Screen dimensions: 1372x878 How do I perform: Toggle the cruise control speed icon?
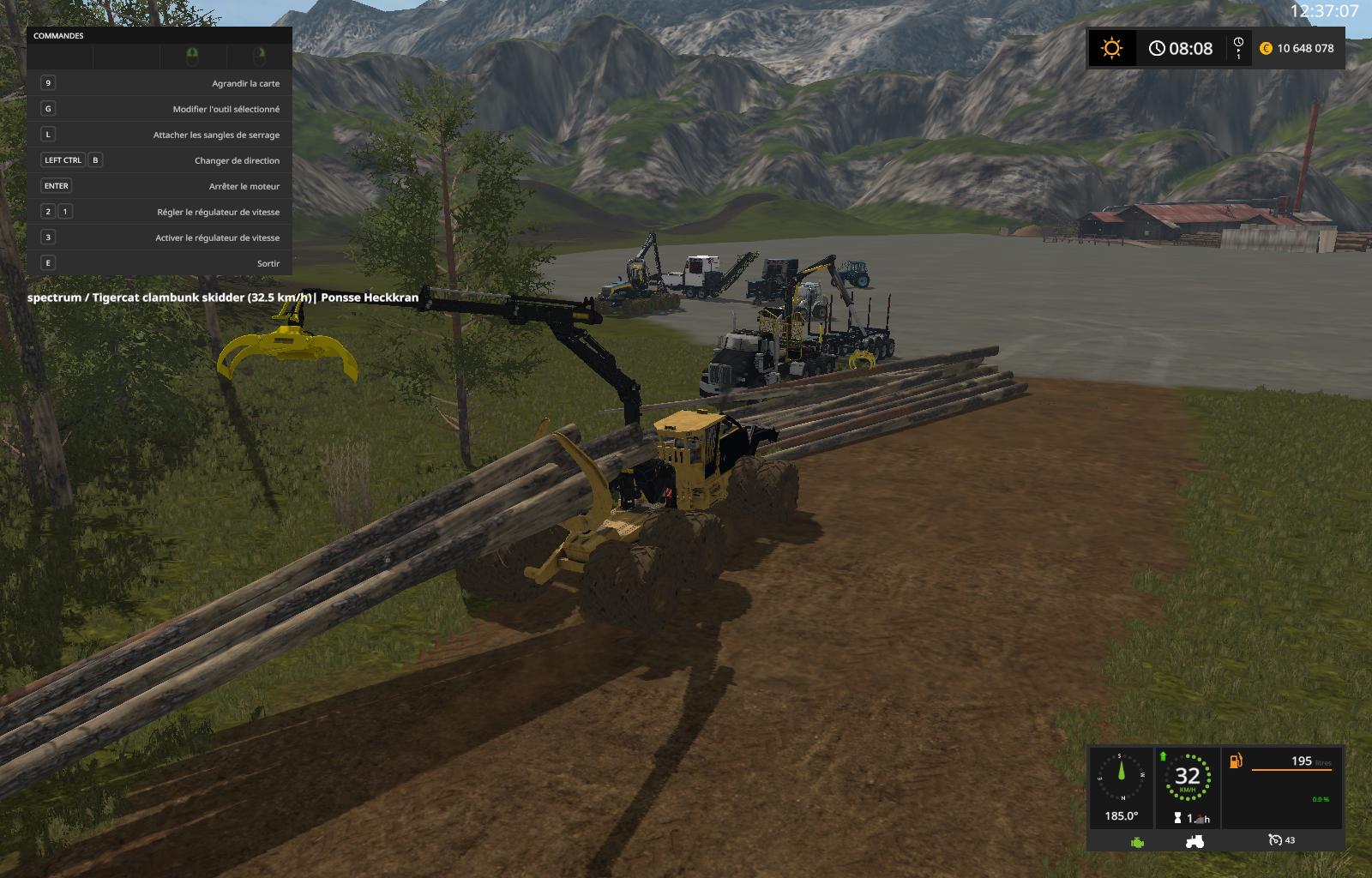coord(1275,840)
